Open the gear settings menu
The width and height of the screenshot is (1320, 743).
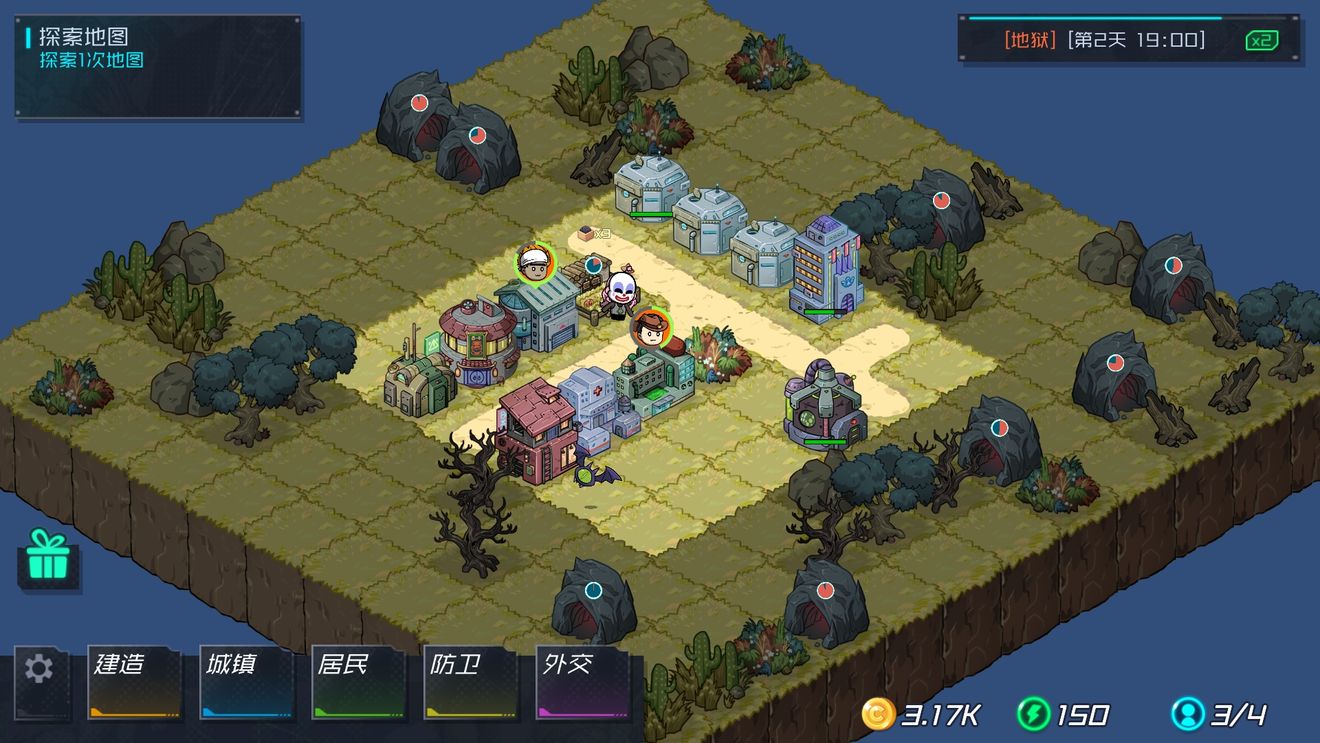point(40,669)
